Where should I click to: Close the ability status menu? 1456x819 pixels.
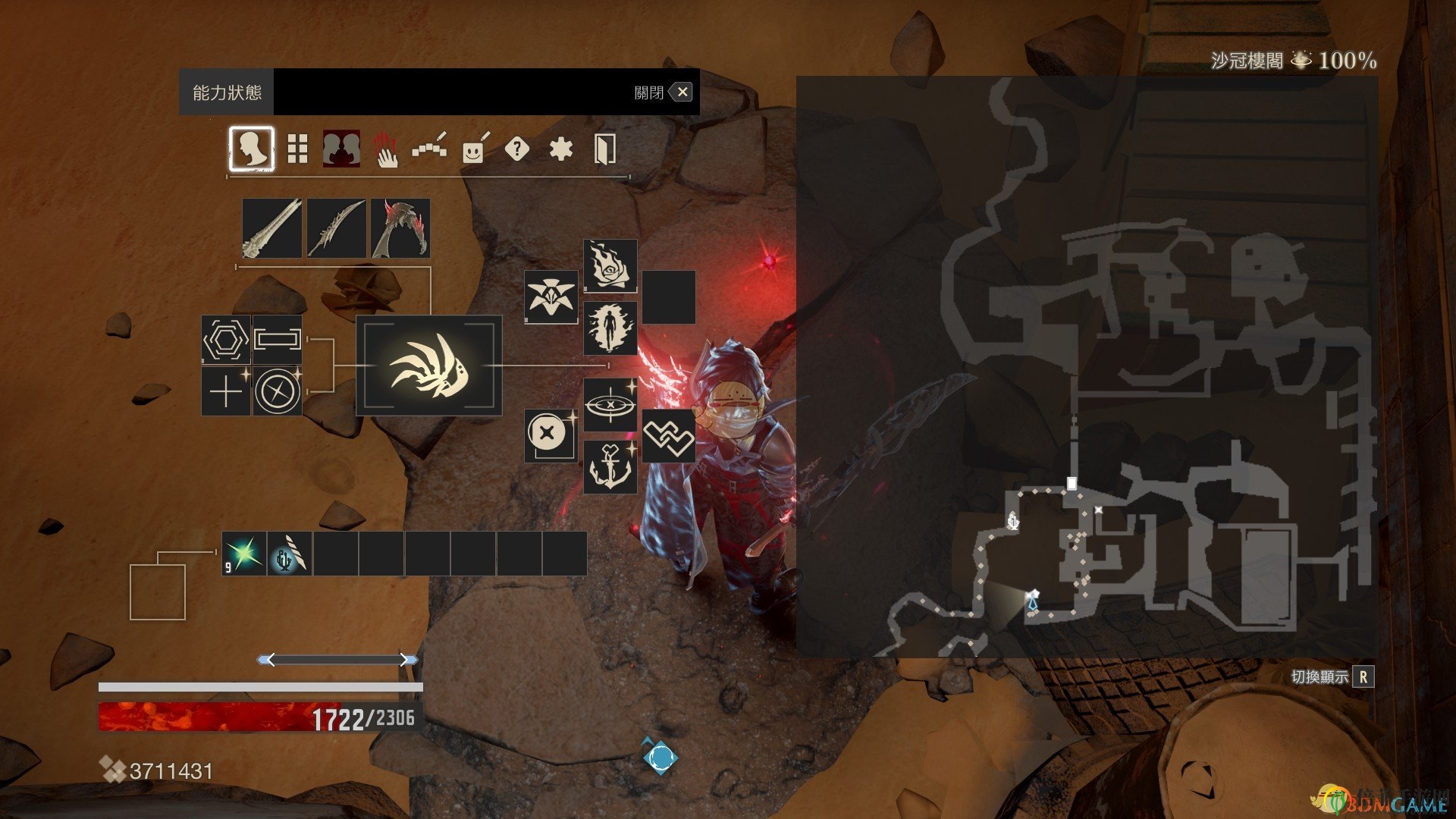coord(682,93)
